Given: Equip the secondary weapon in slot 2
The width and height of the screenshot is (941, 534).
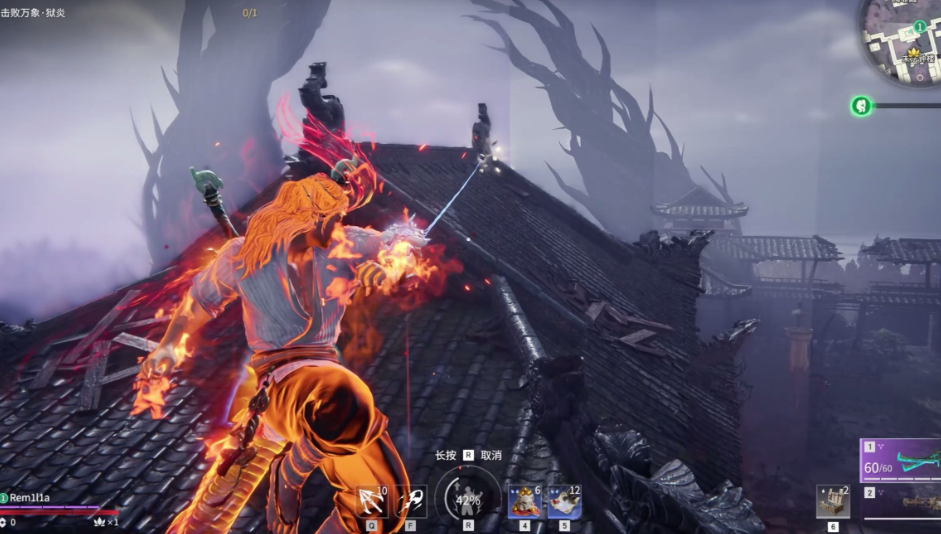Looking at the screenshot, I should (x=901, y=503).
